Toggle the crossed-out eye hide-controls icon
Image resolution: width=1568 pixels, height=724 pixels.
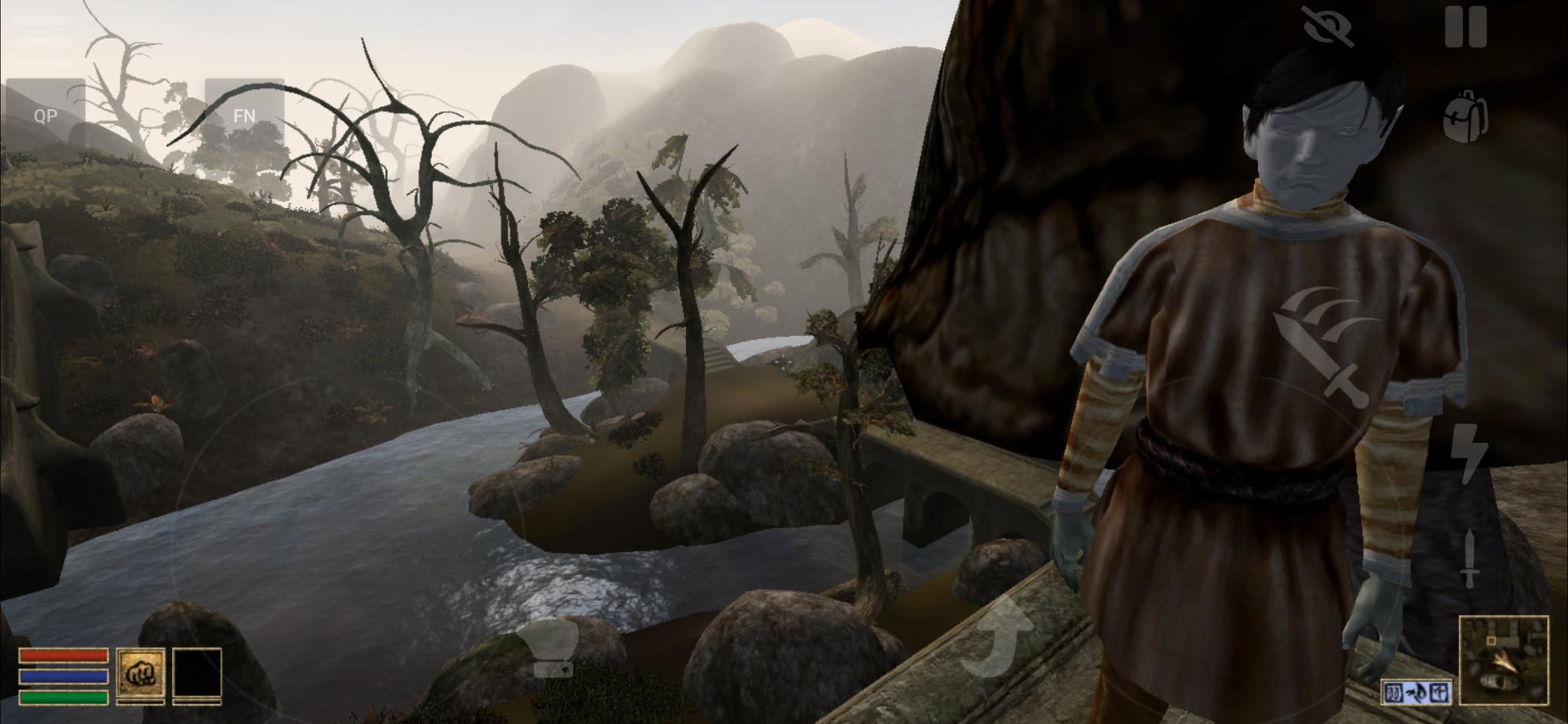(x=1328, y=27)
